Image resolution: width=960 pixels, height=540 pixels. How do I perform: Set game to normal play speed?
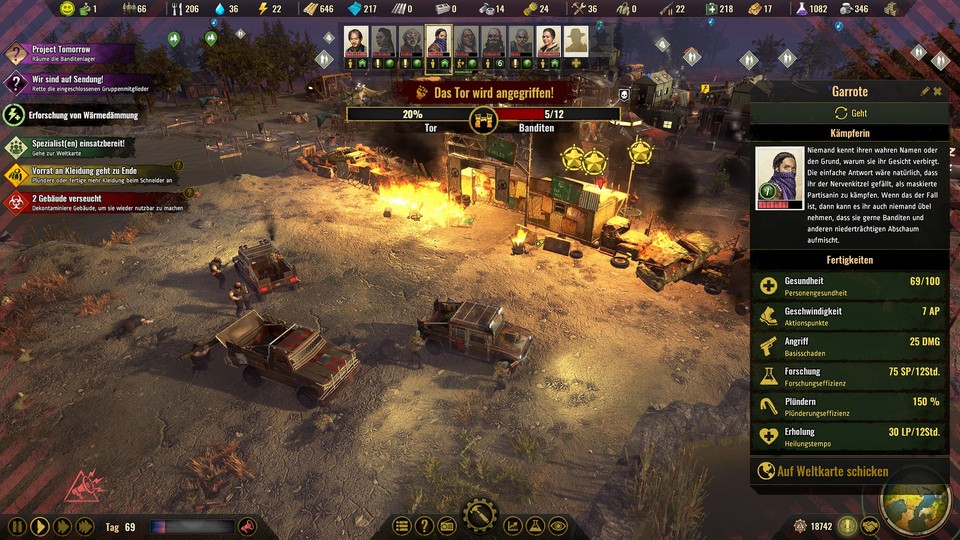(39, 526)
